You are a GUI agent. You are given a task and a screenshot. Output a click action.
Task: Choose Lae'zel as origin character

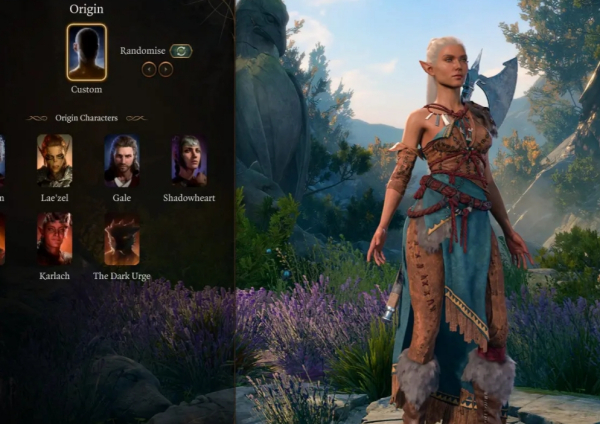pyautogui.click(x=54, y=160)
